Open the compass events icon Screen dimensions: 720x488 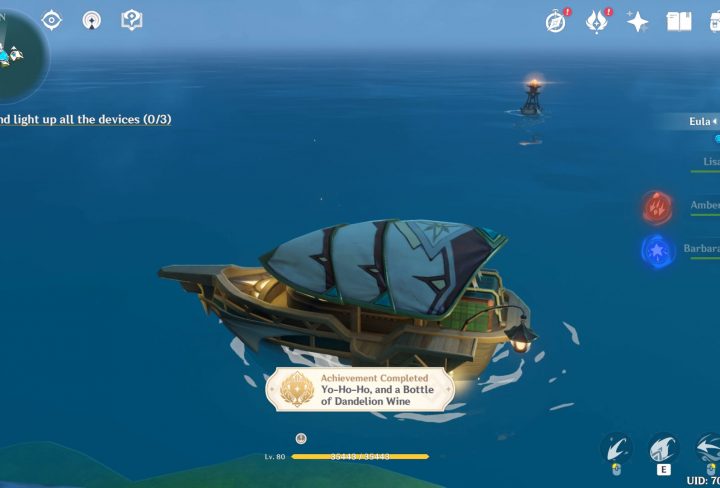click(557, 21)
